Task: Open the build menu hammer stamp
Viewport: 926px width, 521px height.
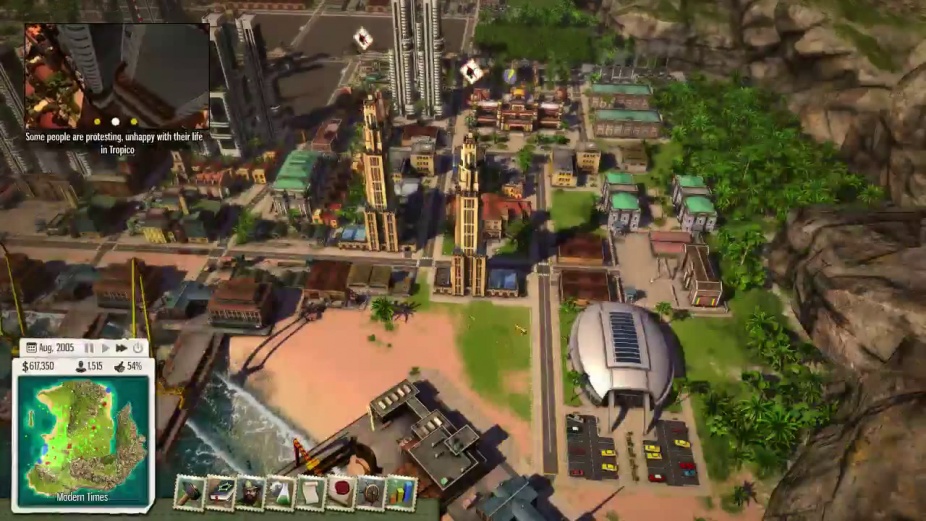Action: click(x=189, y=492)
